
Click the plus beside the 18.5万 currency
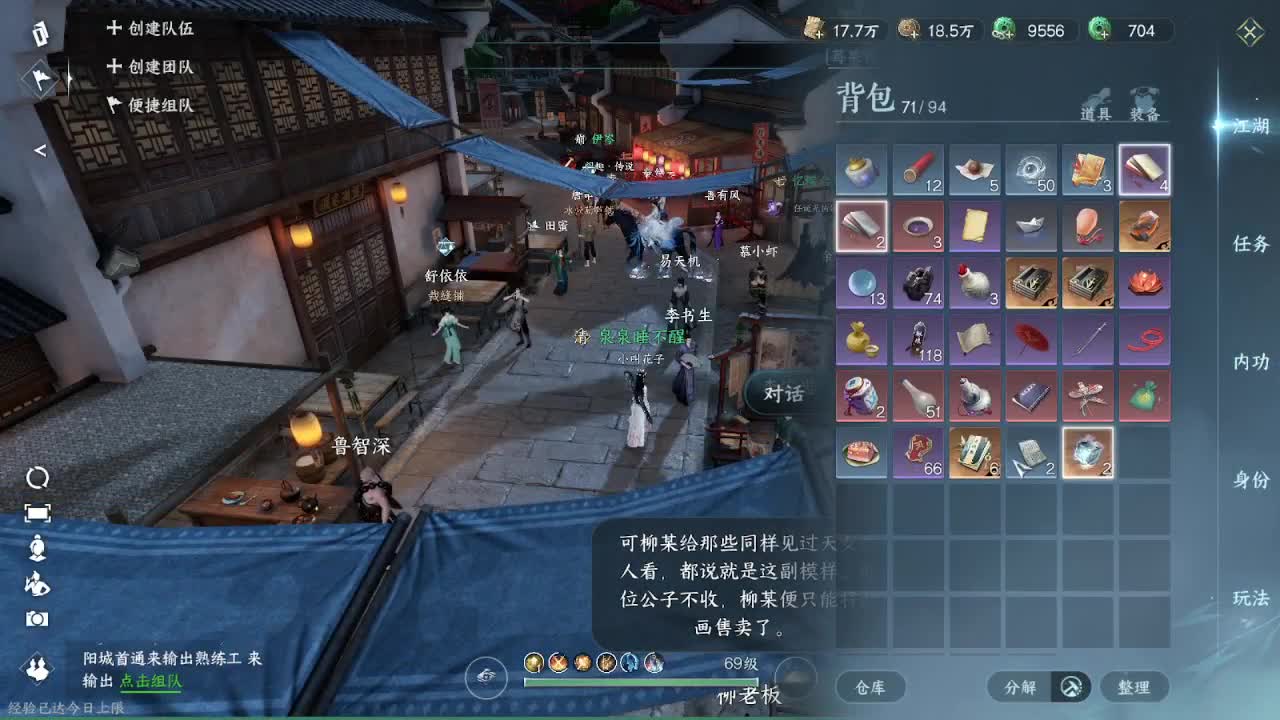tap(916, 36)
